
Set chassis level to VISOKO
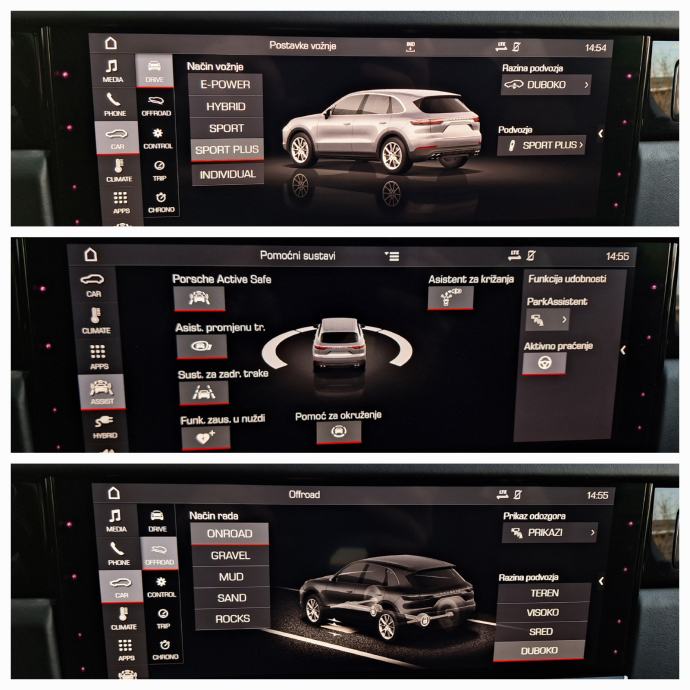pyautogui.click(x=544, y=612)
